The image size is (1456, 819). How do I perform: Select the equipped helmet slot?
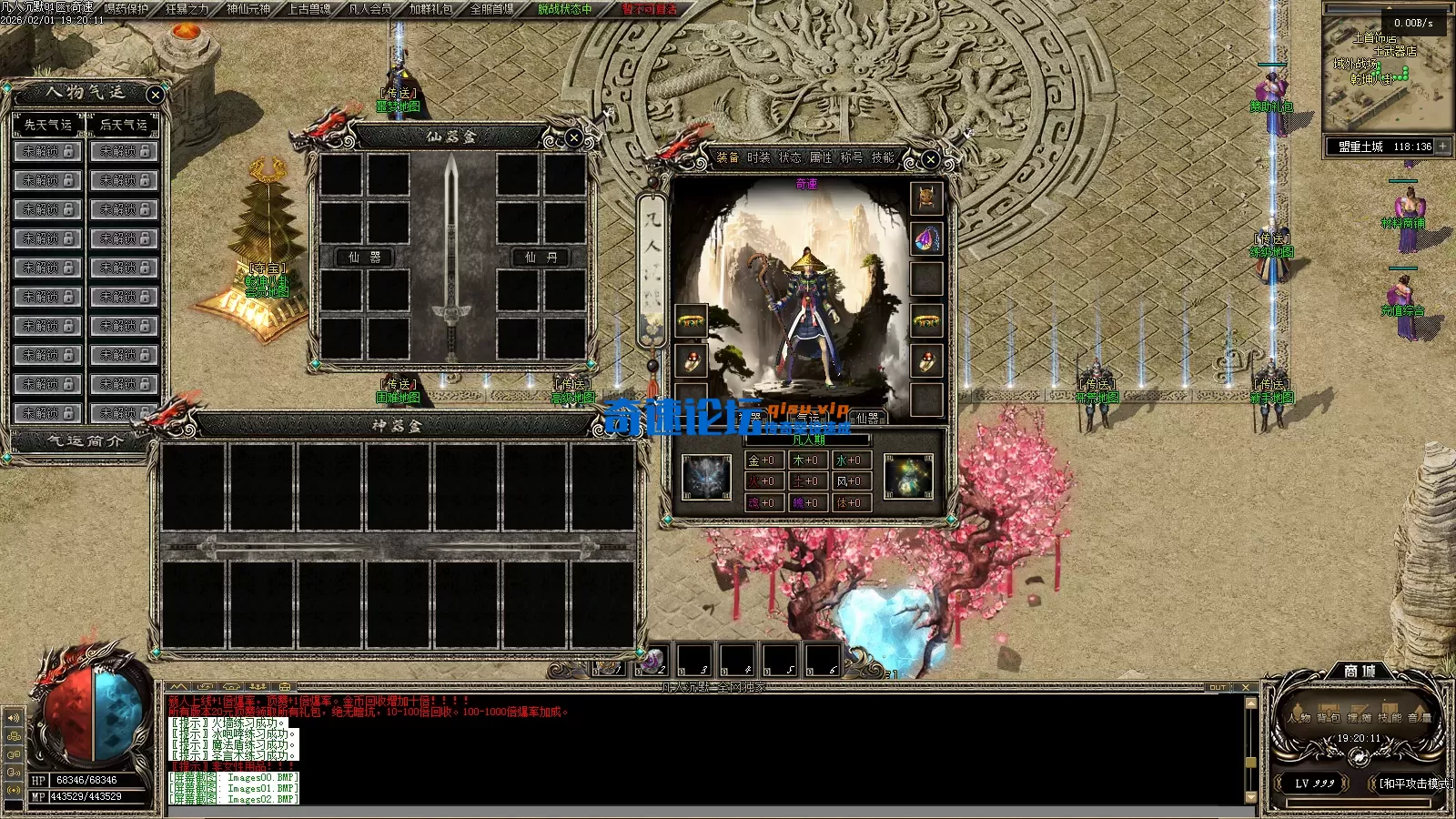pos(926,197)
